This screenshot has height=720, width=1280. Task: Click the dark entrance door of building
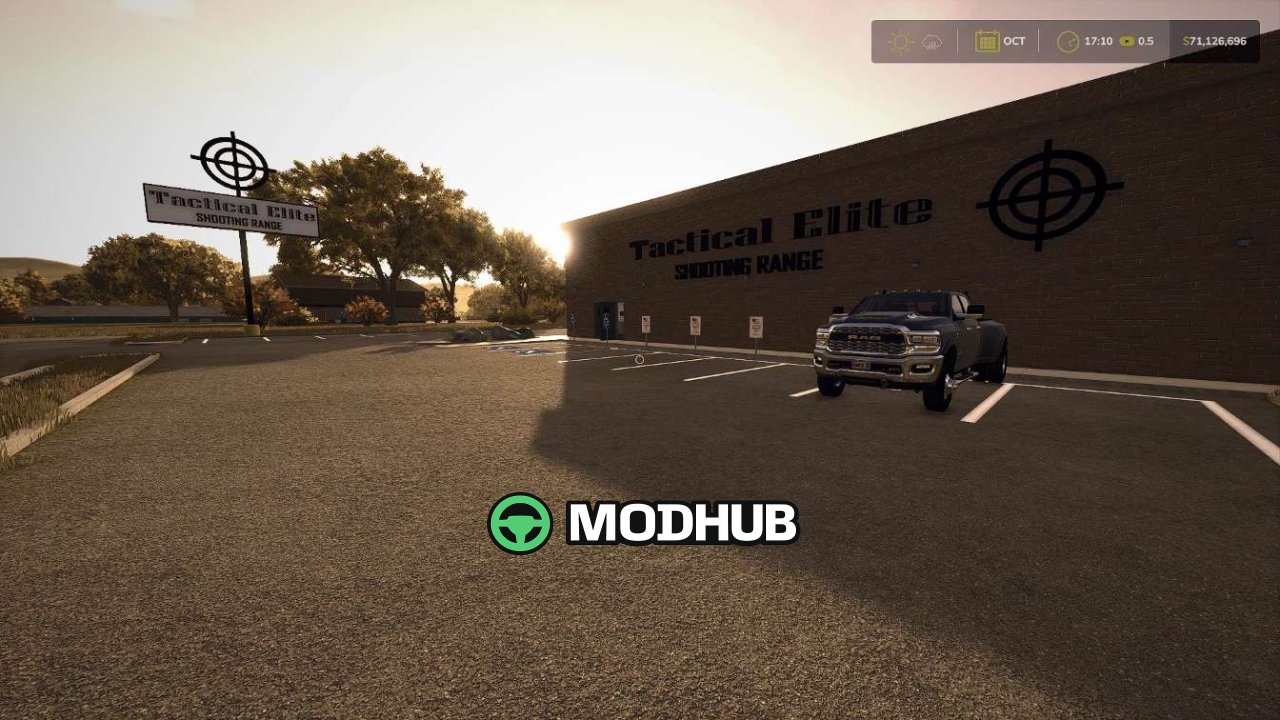point(605,318)
